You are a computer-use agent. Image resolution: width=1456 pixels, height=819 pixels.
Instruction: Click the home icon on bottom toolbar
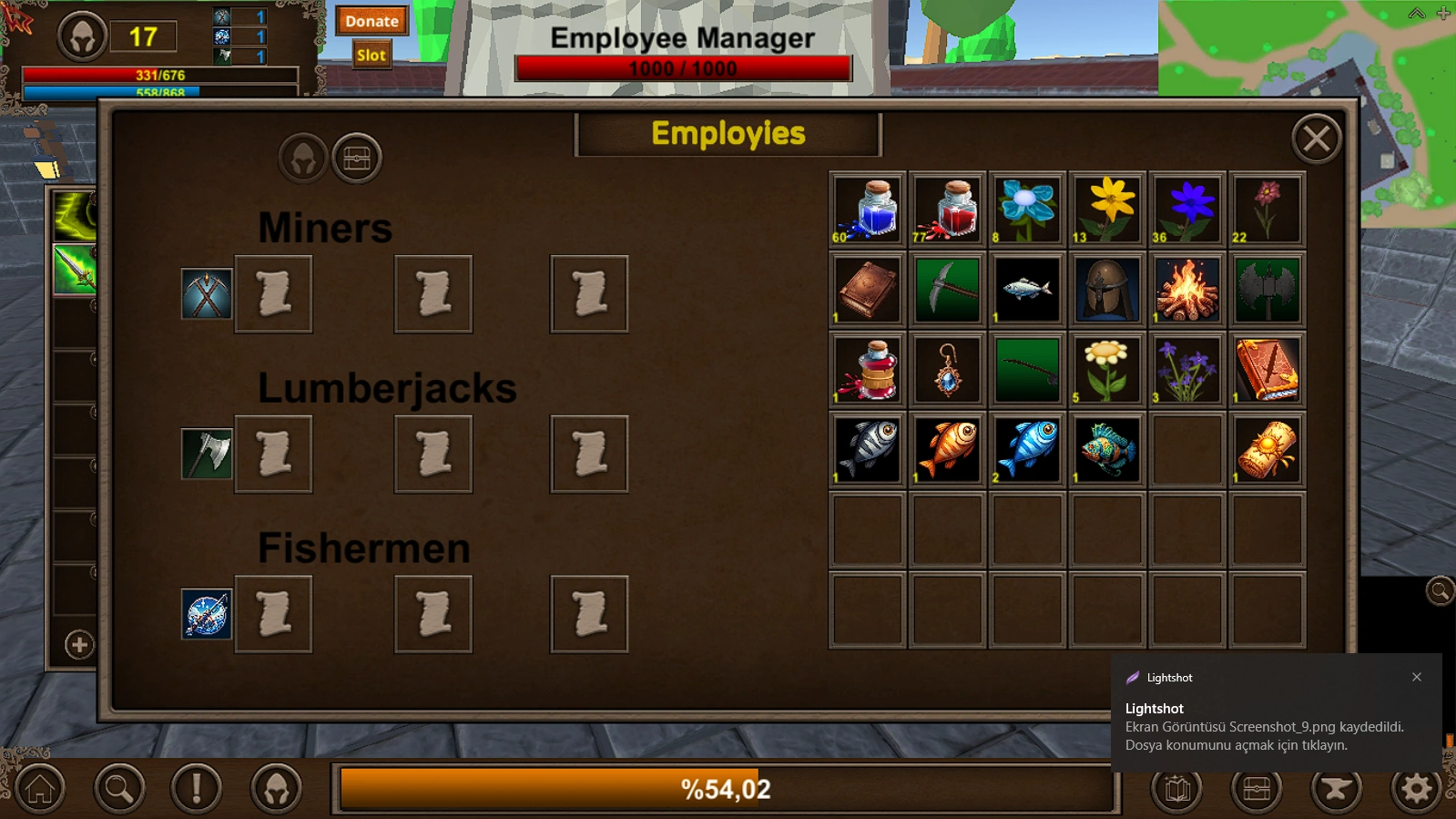(38, 789)
